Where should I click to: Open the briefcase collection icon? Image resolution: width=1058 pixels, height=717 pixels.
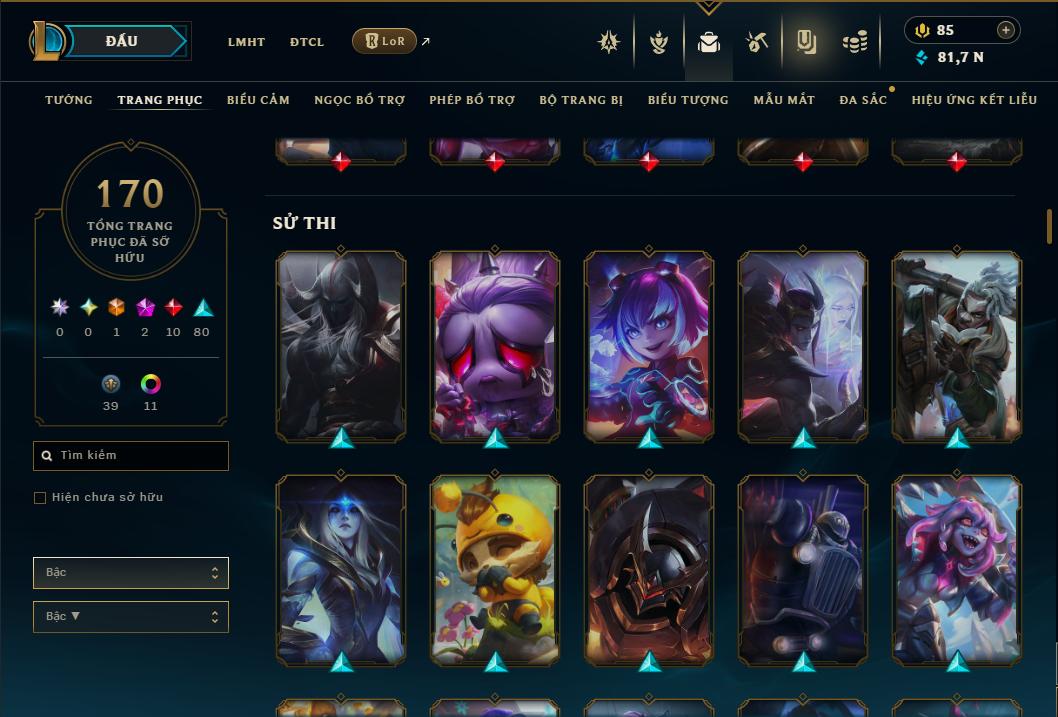coord(709,42)
